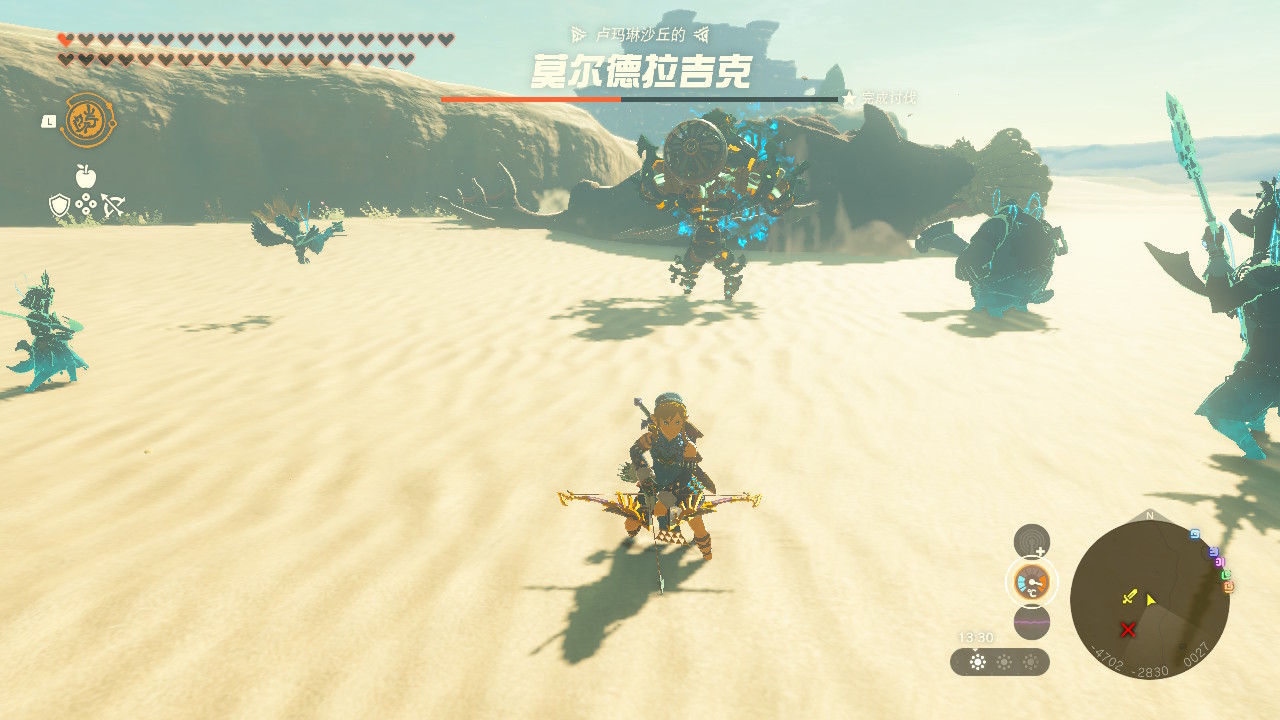Open the 完成讨伐 objective star tracker
Viewport: 1280px width, 720px height.
[880, 98]
